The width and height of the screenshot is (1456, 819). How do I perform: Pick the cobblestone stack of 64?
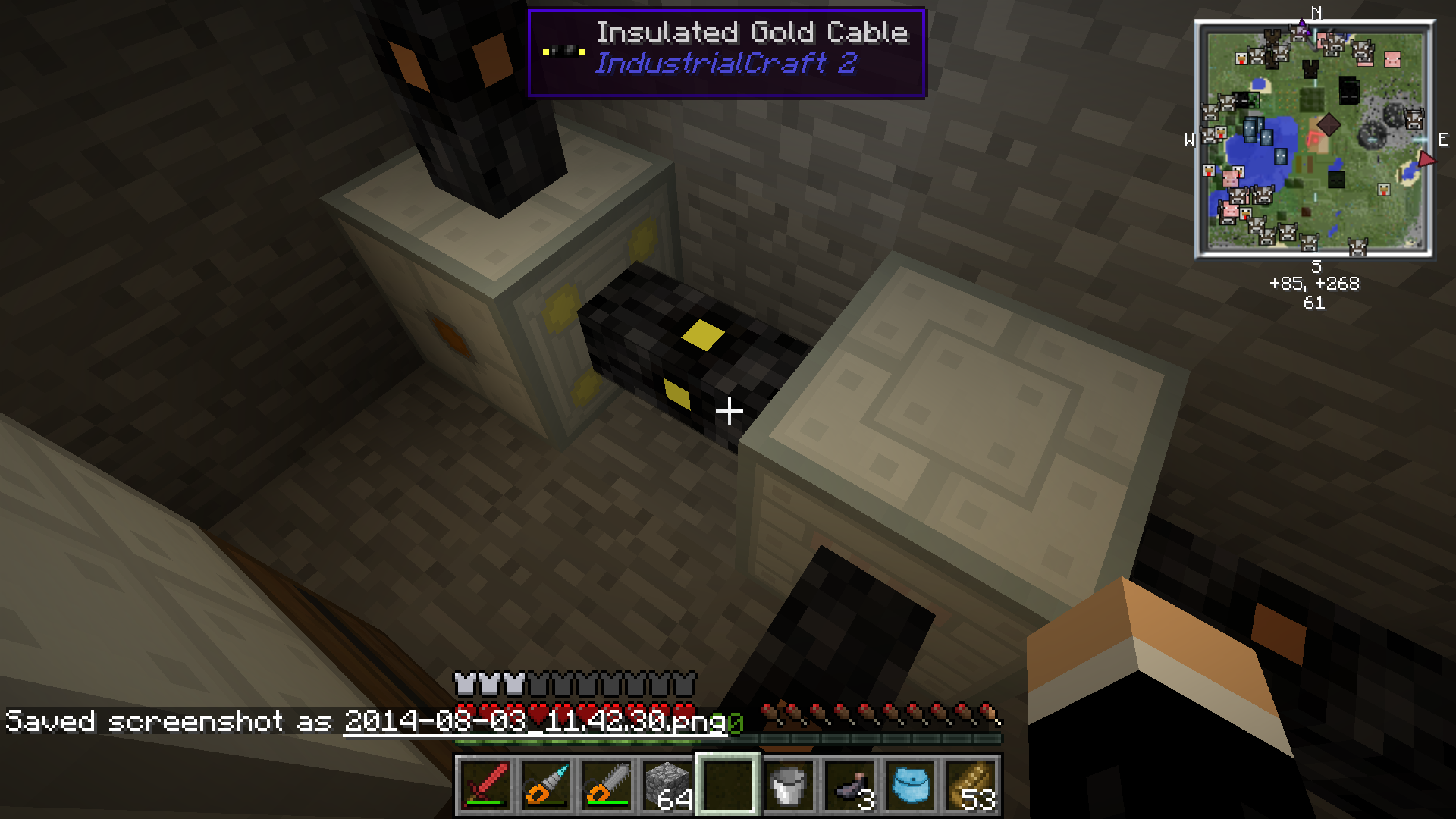coord(667,785)
